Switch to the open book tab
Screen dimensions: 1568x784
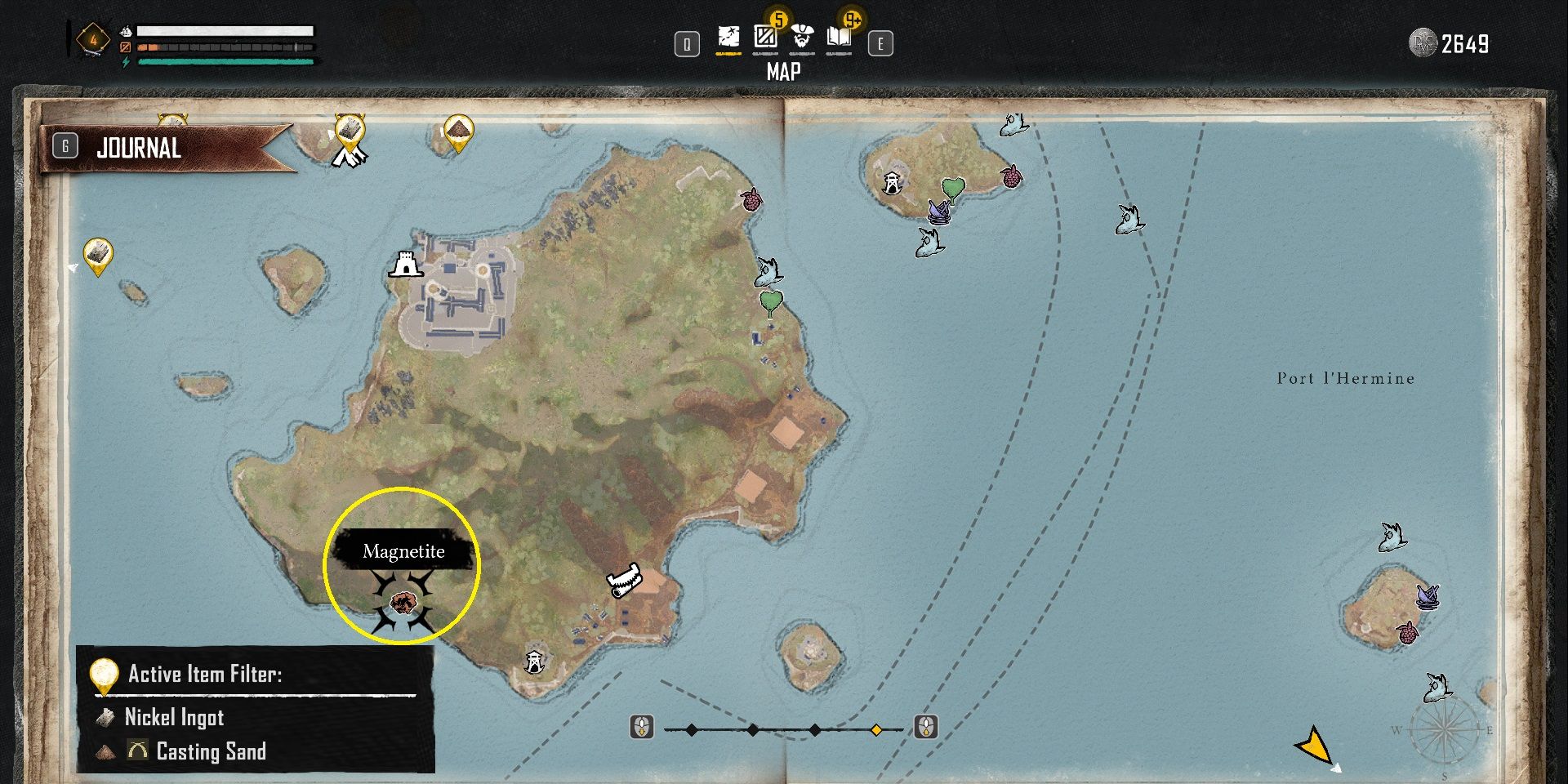point(839,37)
